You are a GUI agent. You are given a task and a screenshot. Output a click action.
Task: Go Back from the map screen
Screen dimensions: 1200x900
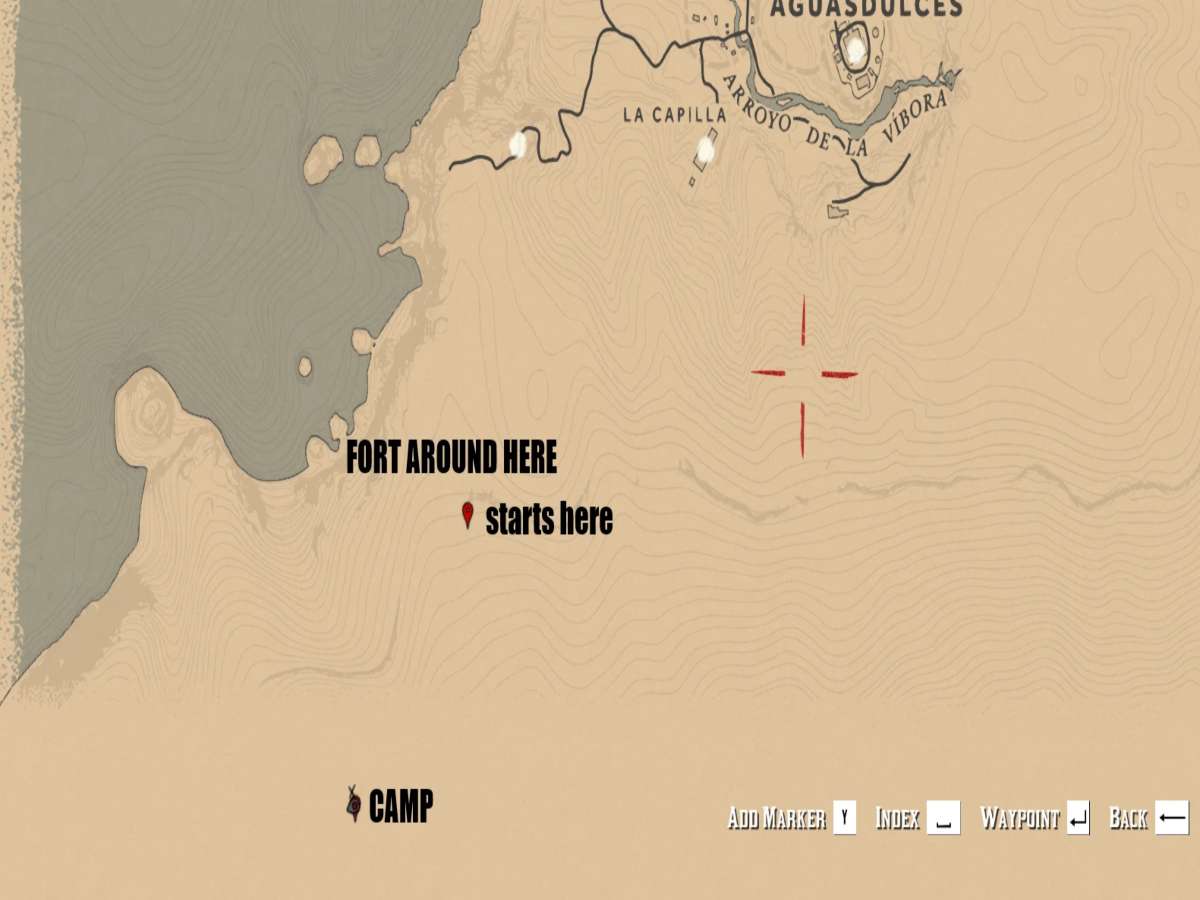[x=1148, y=818]
